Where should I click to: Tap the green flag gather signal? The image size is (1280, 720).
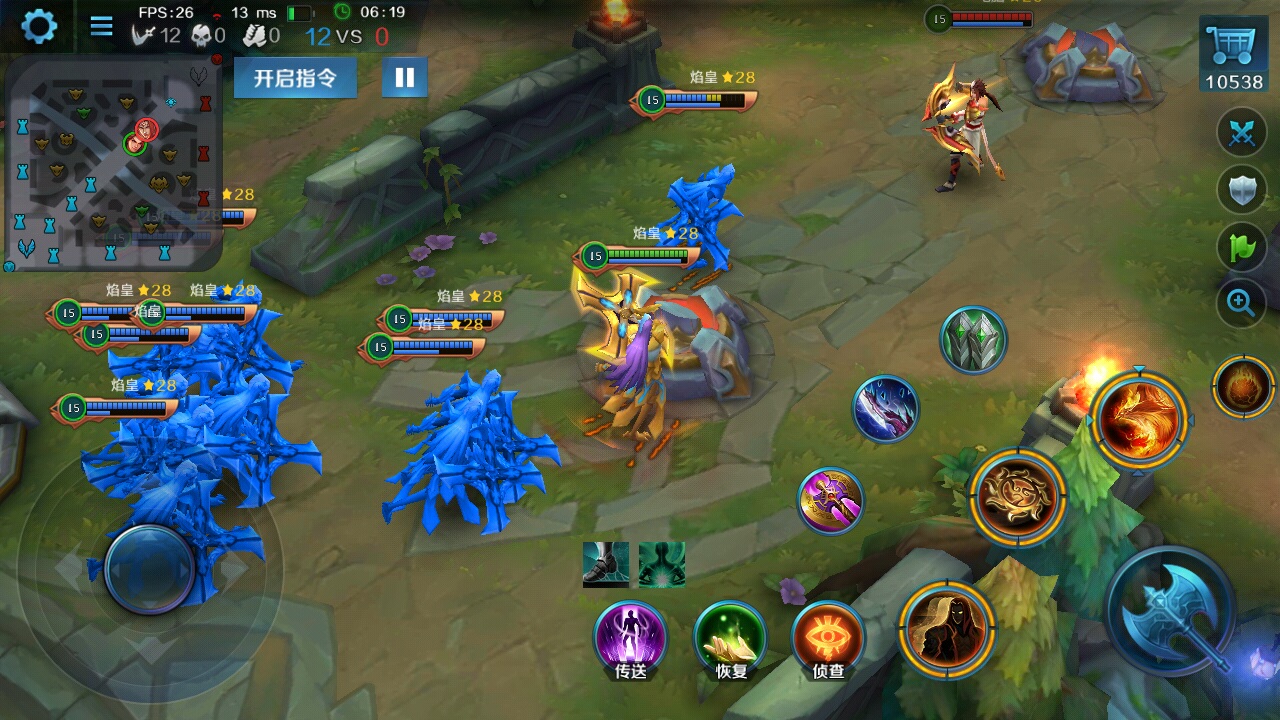(x=1241, y=246)
